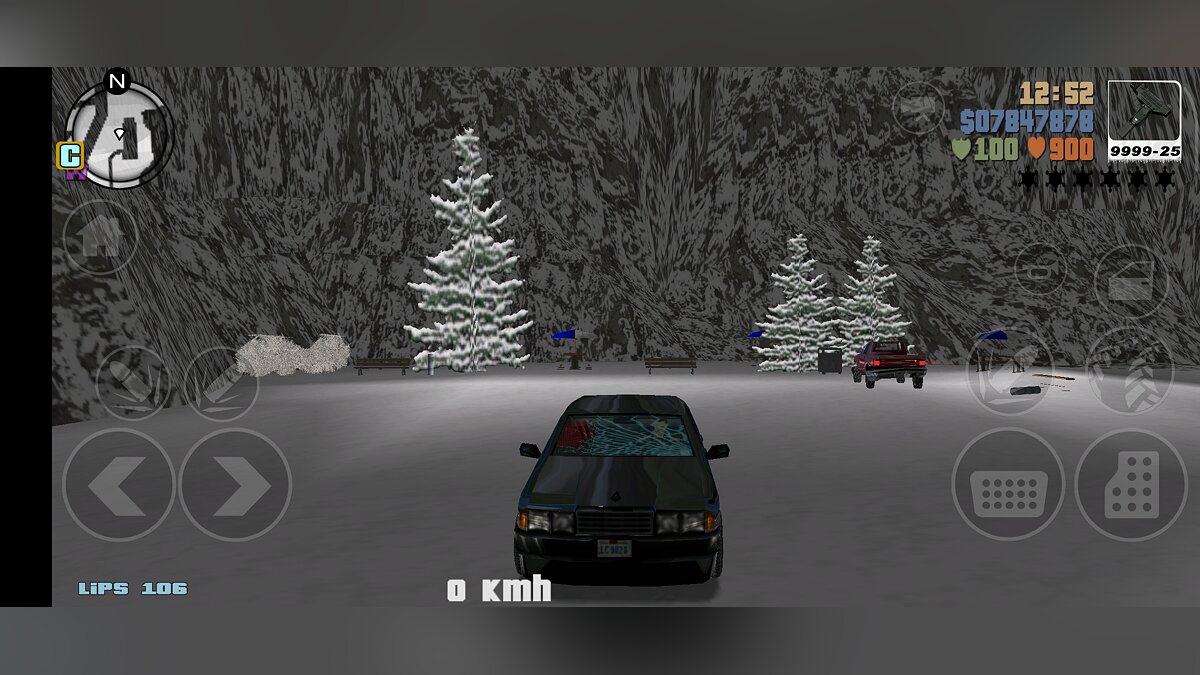
Task: Hit the brake pedal button
Action: (1007, 485)
